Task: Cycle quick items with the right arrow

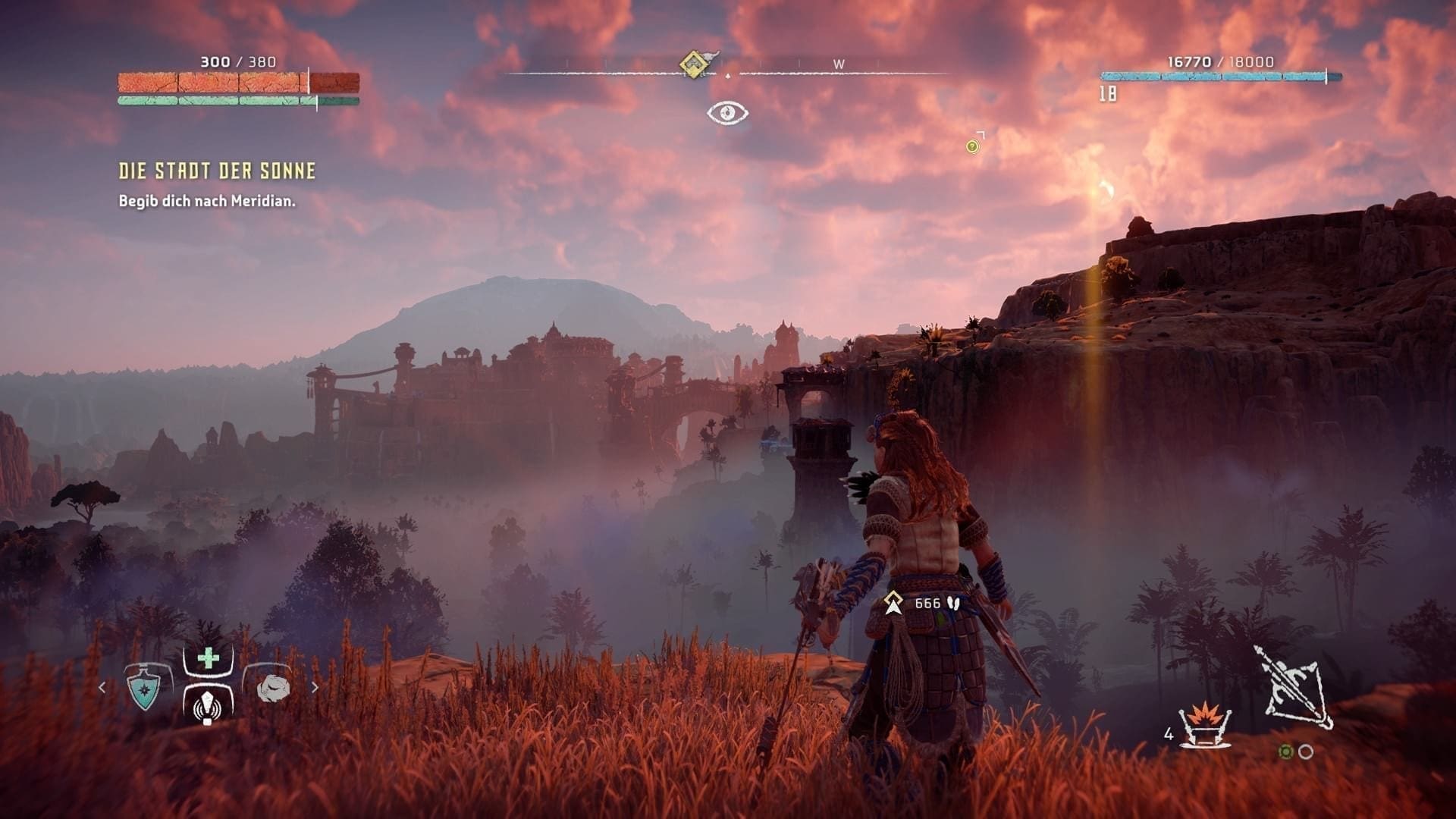Action: pyautogui.click(x=315, y=688)
